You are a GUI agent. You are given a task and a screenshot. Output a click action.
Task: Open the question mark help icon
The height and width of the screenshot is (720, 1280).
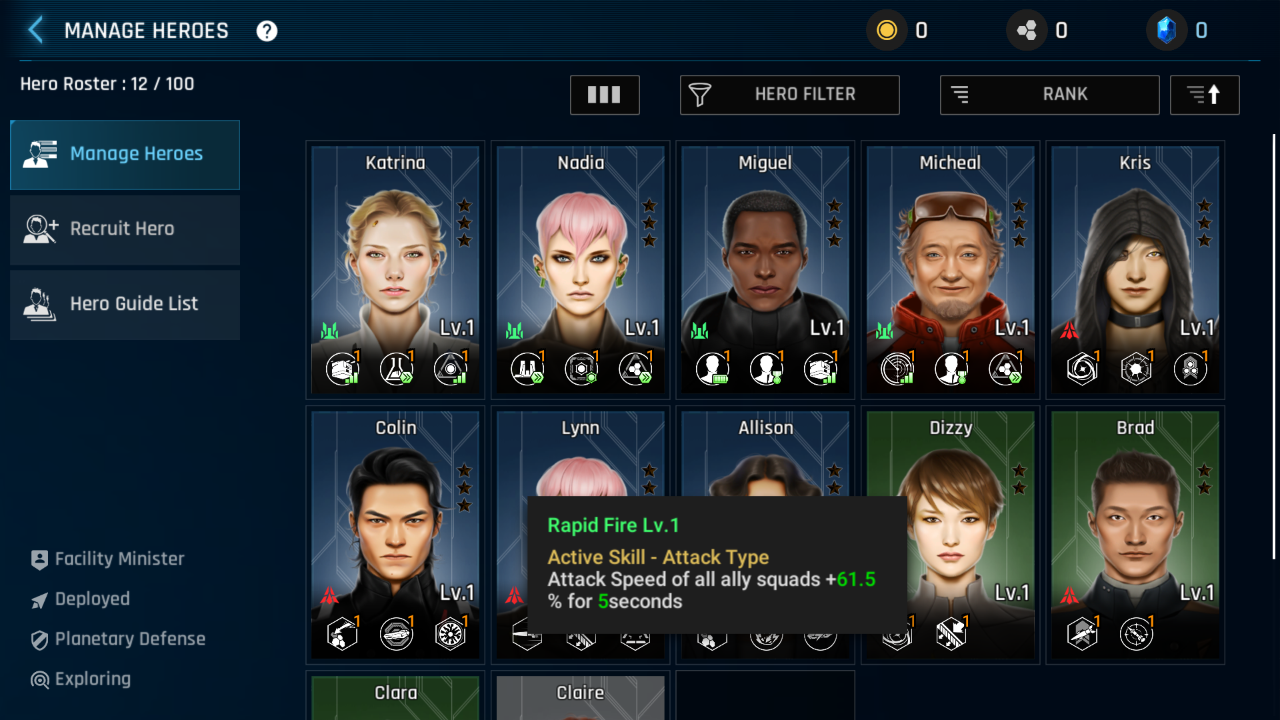[267, 31]
